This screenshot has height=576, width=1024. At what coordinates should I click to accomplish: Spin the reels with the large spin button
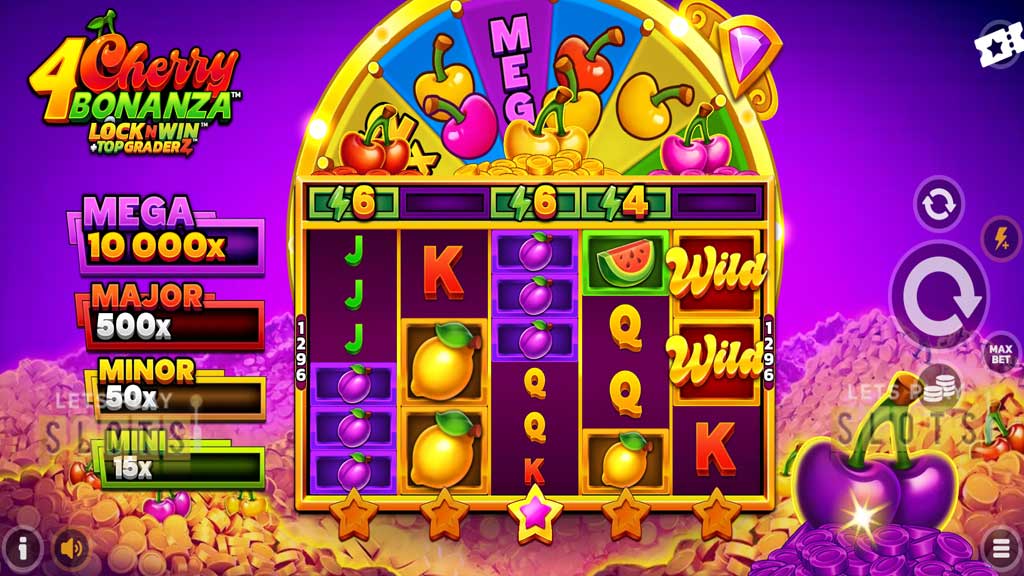pyautogui.click(x=939, y=296)
